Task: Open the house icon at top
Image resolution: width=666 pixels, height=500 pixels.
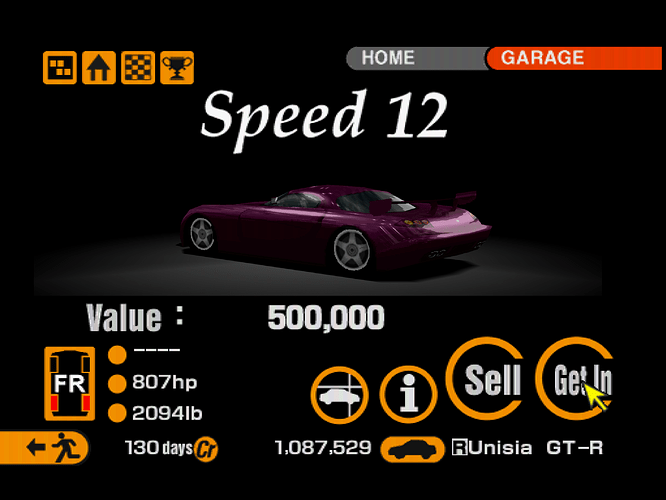Action: tap(98, 68)
